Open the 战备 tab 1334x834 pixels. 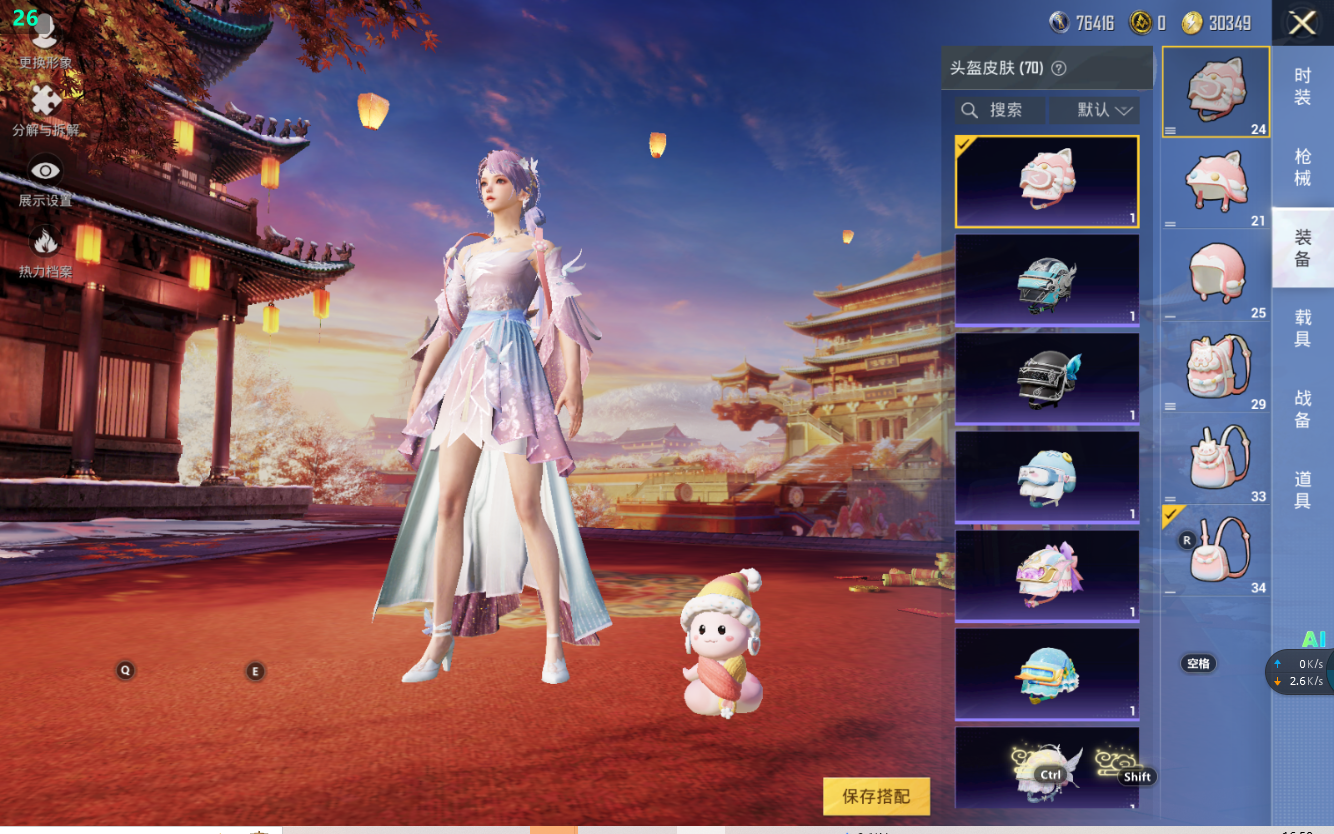pos(1302,410)
